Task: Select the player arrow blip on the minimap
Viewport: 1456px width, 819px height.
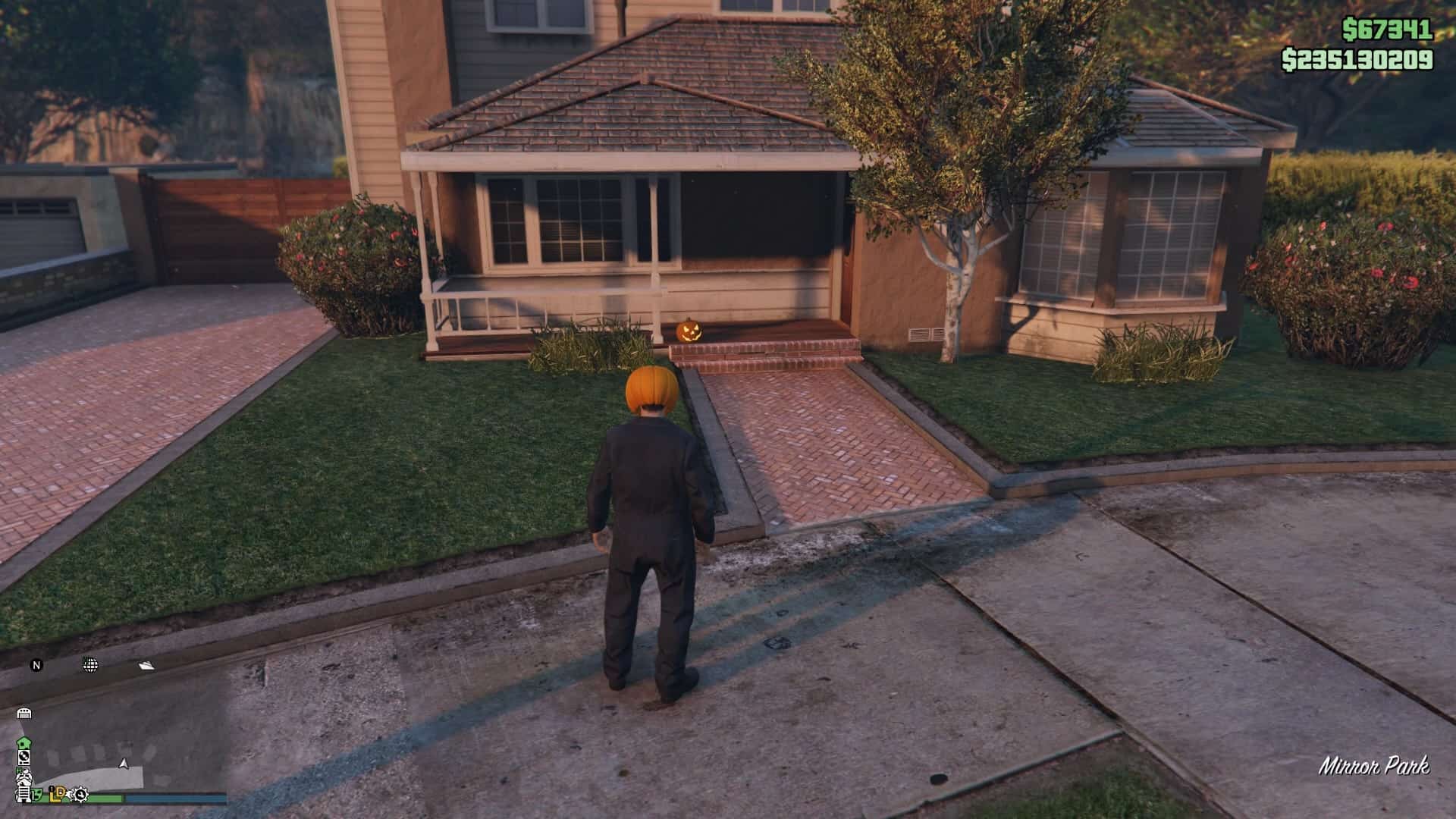Action: pos(124,764)
